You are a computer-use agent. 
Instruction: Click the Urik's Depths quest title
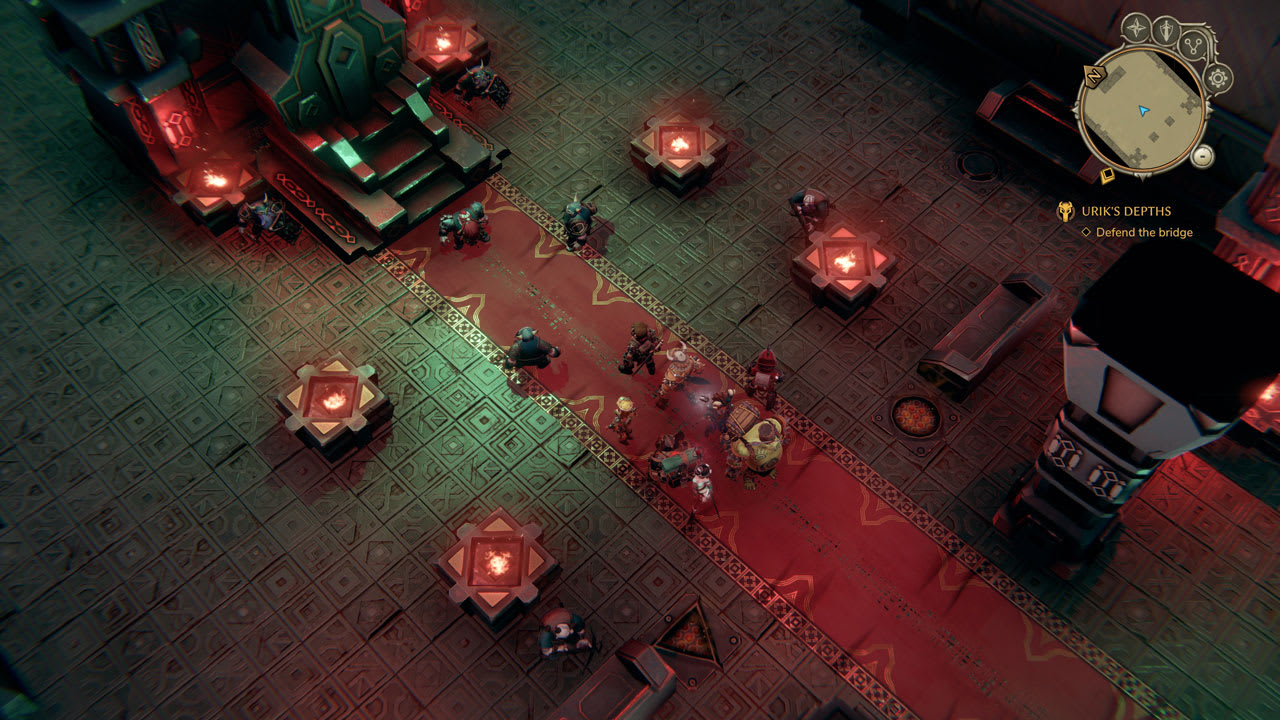pyautogui.click(x=1128, y=209)
